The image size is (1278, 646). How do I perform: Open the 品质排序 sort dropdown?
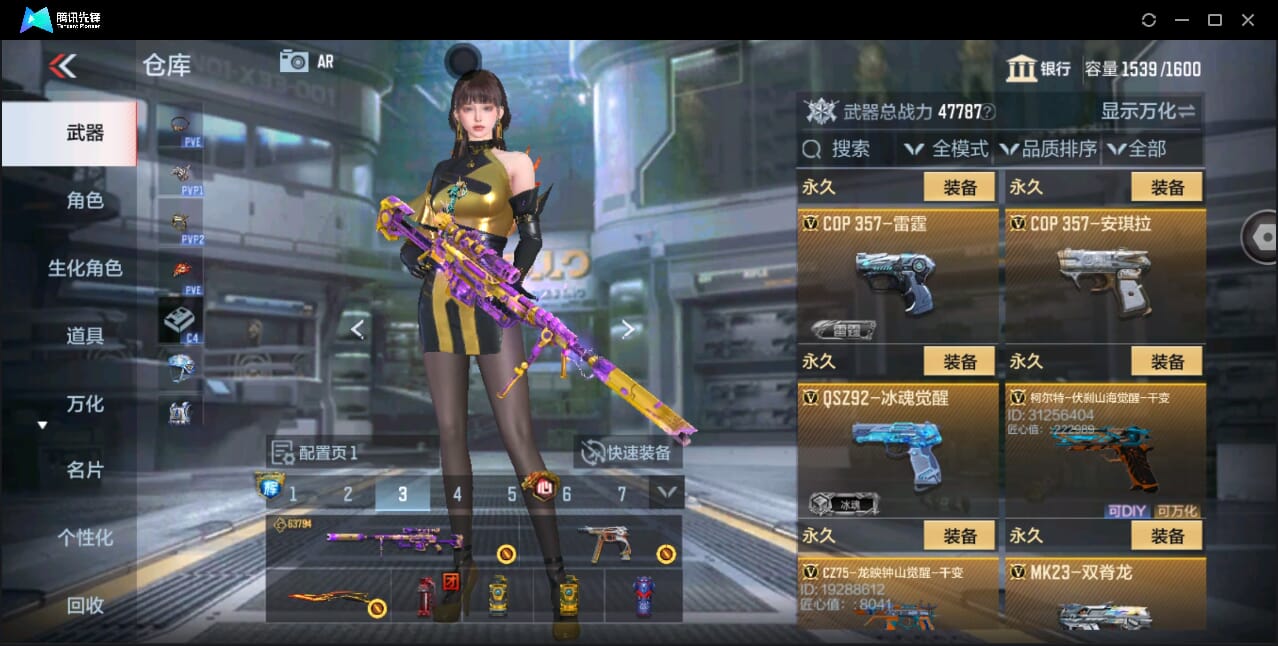pyautogui.click(x=1048, y=149)
